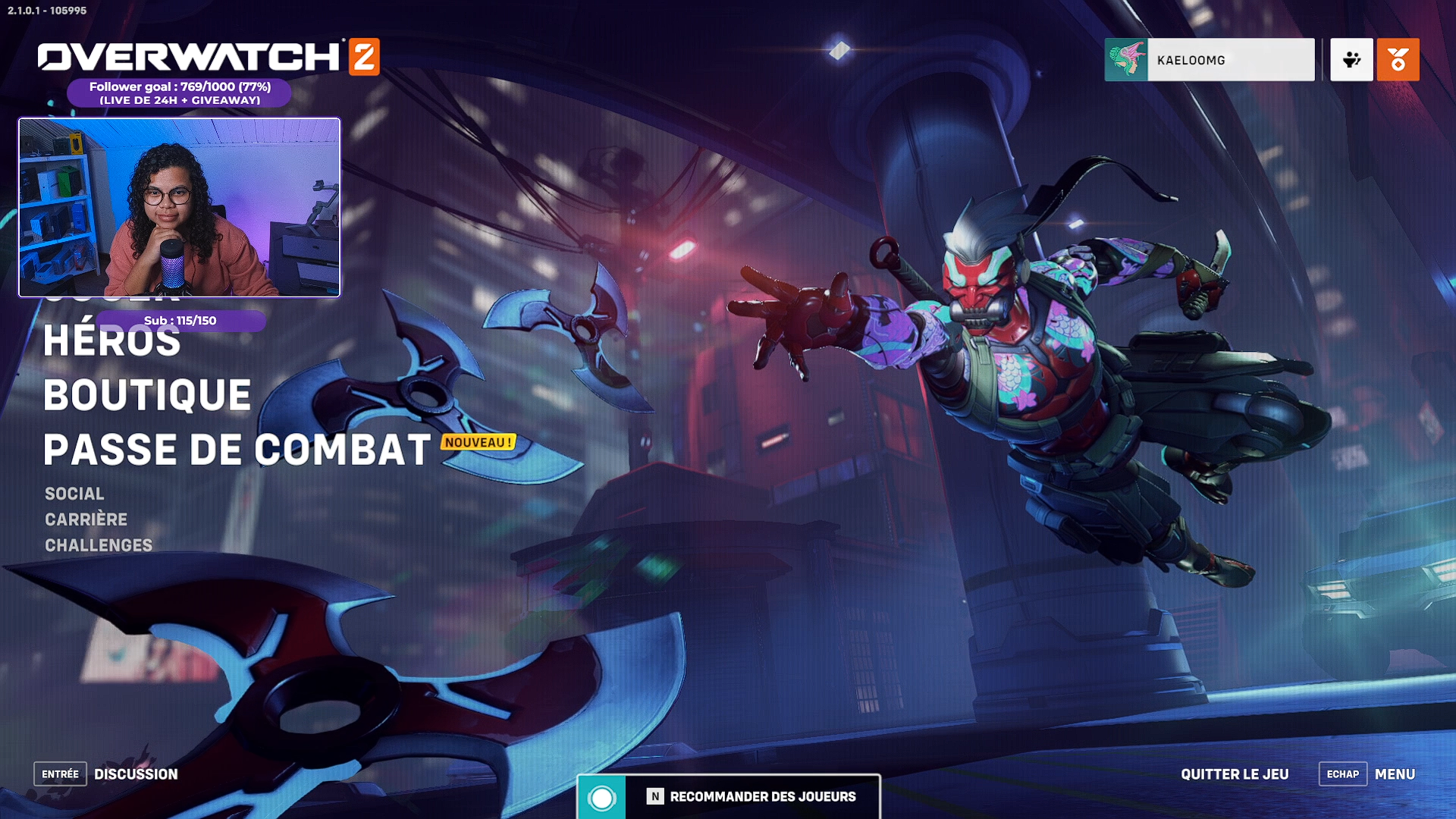This screenshot has height=819, width=1456.
Task: Open the Boutique shop menu
Action: (147, 395)
